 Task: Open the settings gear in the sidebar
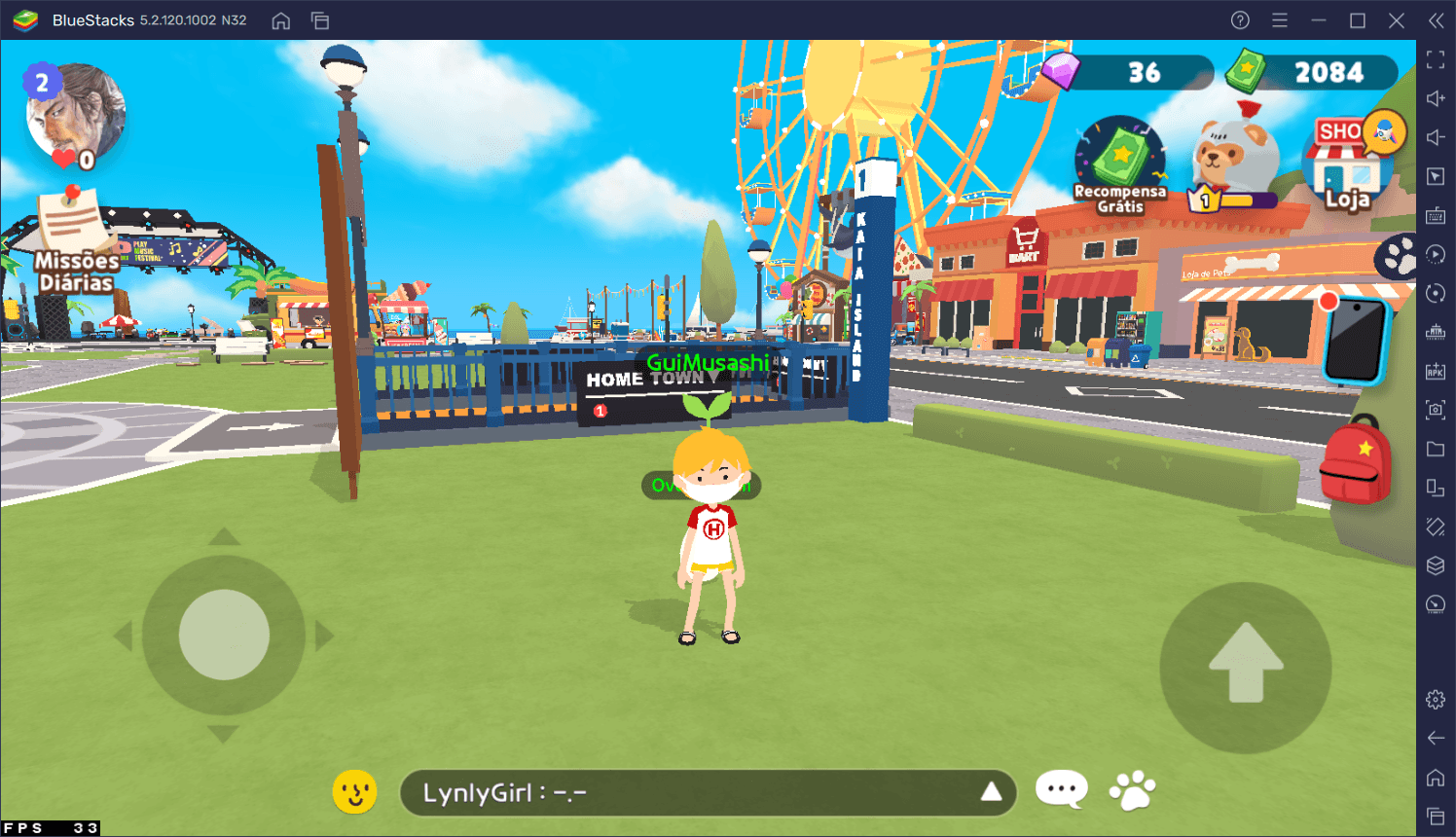(1435, 698)
